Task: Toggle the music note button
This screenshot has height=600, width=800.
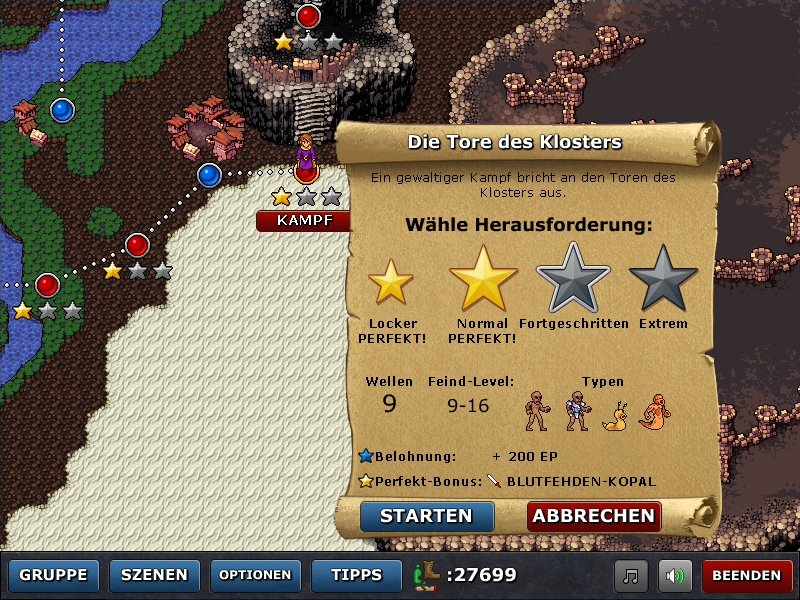Action: tap(632, 576)
